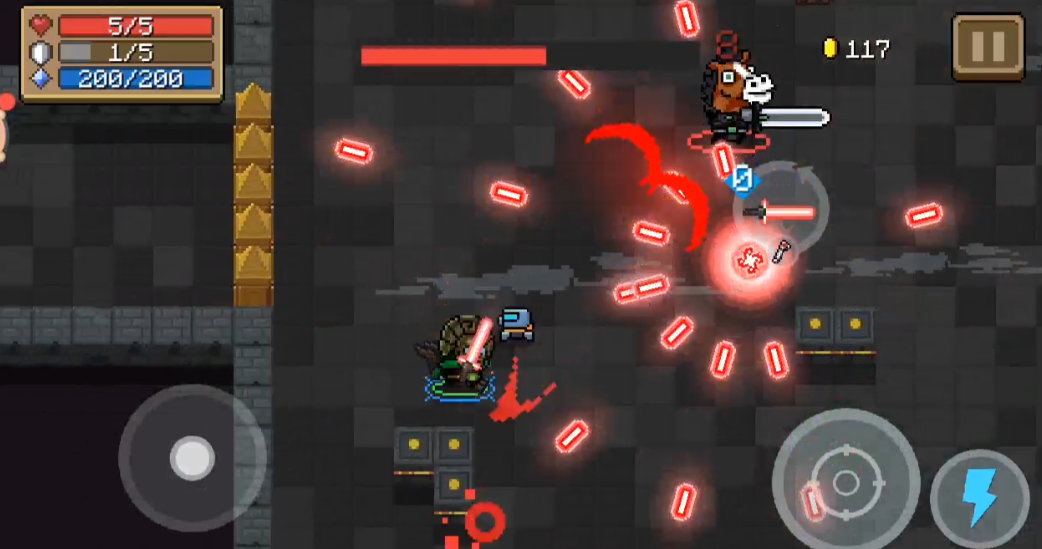Tap the crosshair attack button
Screen dimensions: 1042x549
tap(846, 483)
